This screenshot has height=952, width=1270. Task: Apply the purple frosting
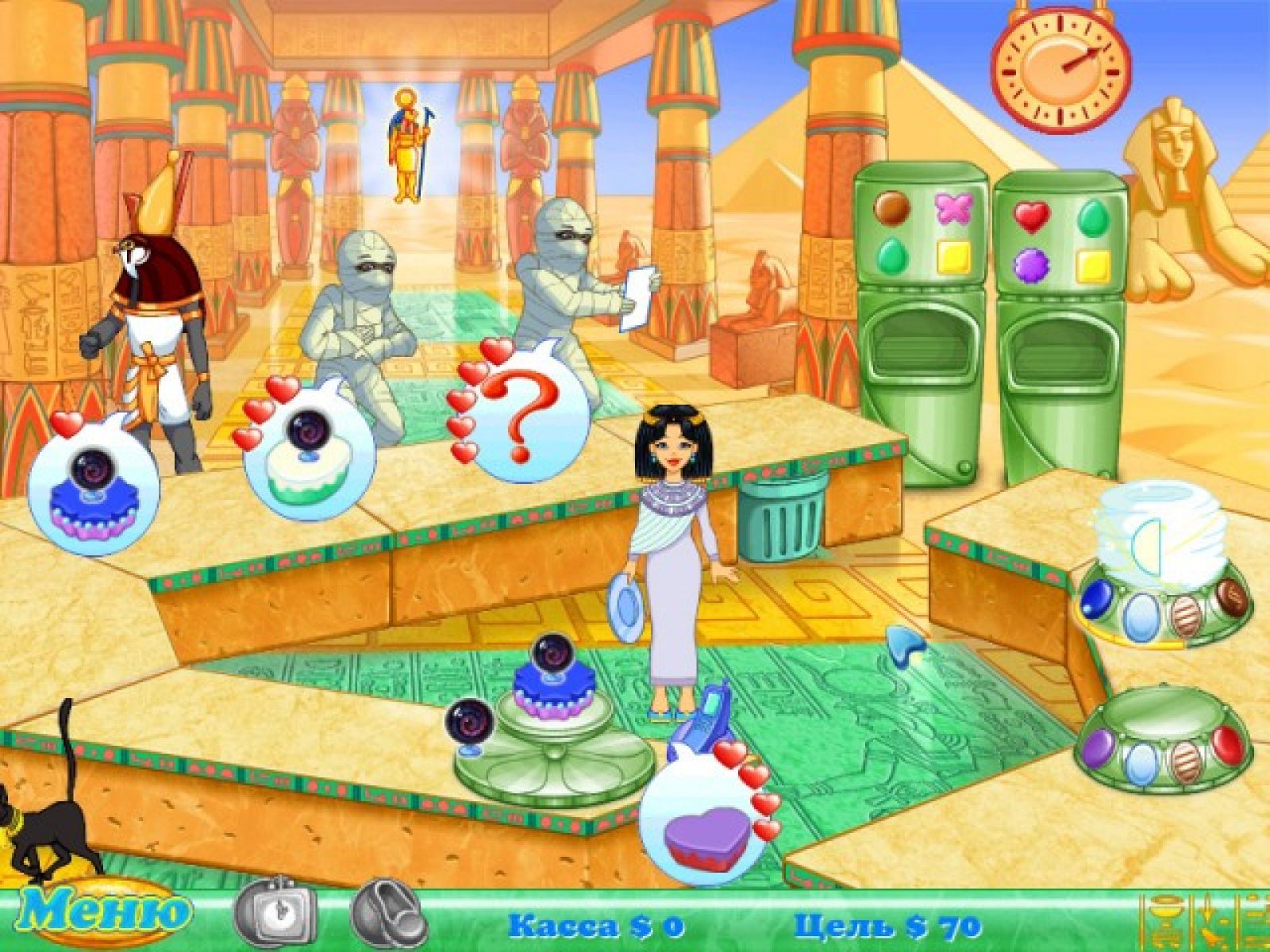click(x=1101, y=747)
